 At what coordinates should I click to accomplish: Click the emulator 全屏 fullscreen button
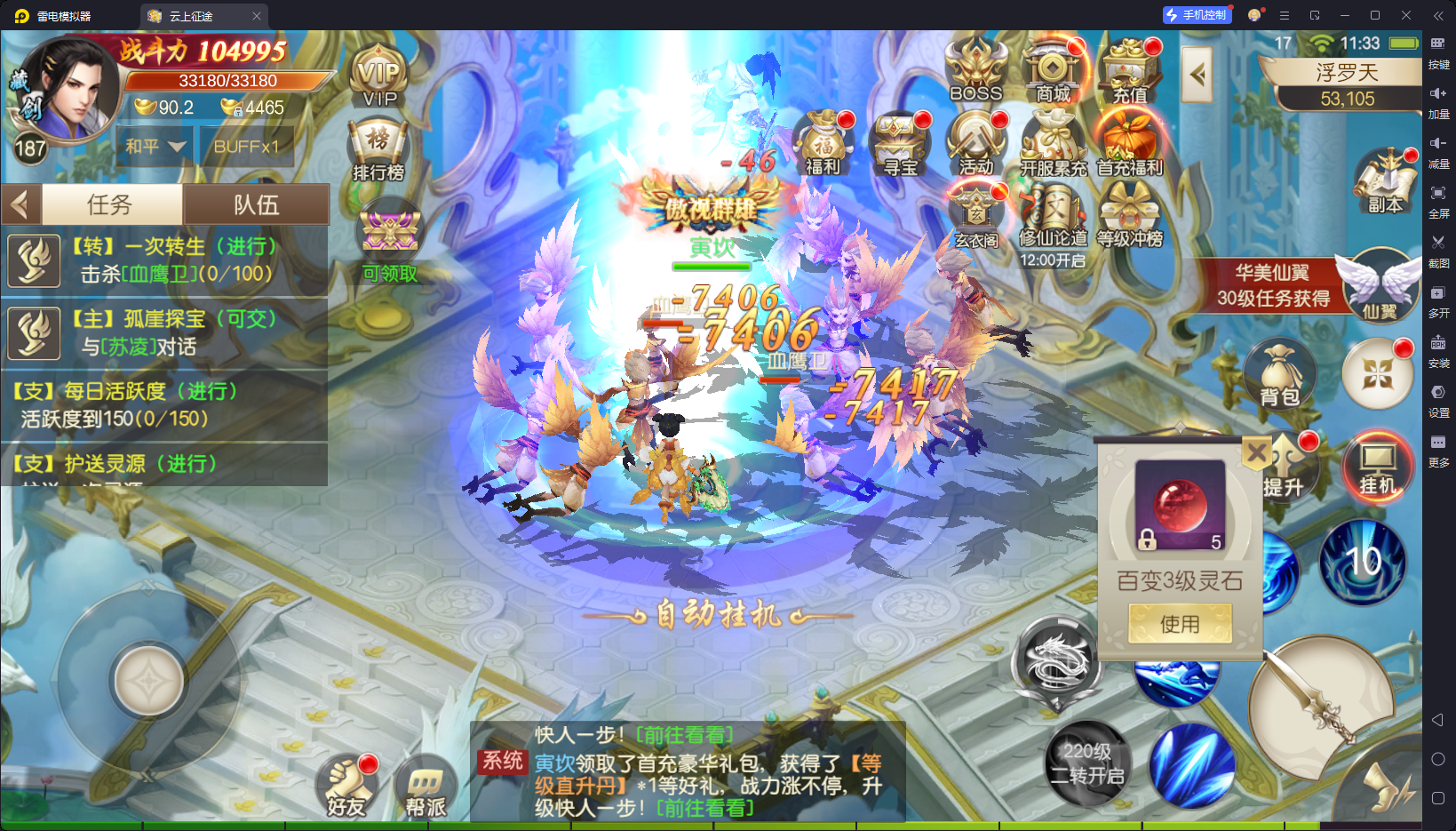pyautogui.click(x=1438, y=199)
